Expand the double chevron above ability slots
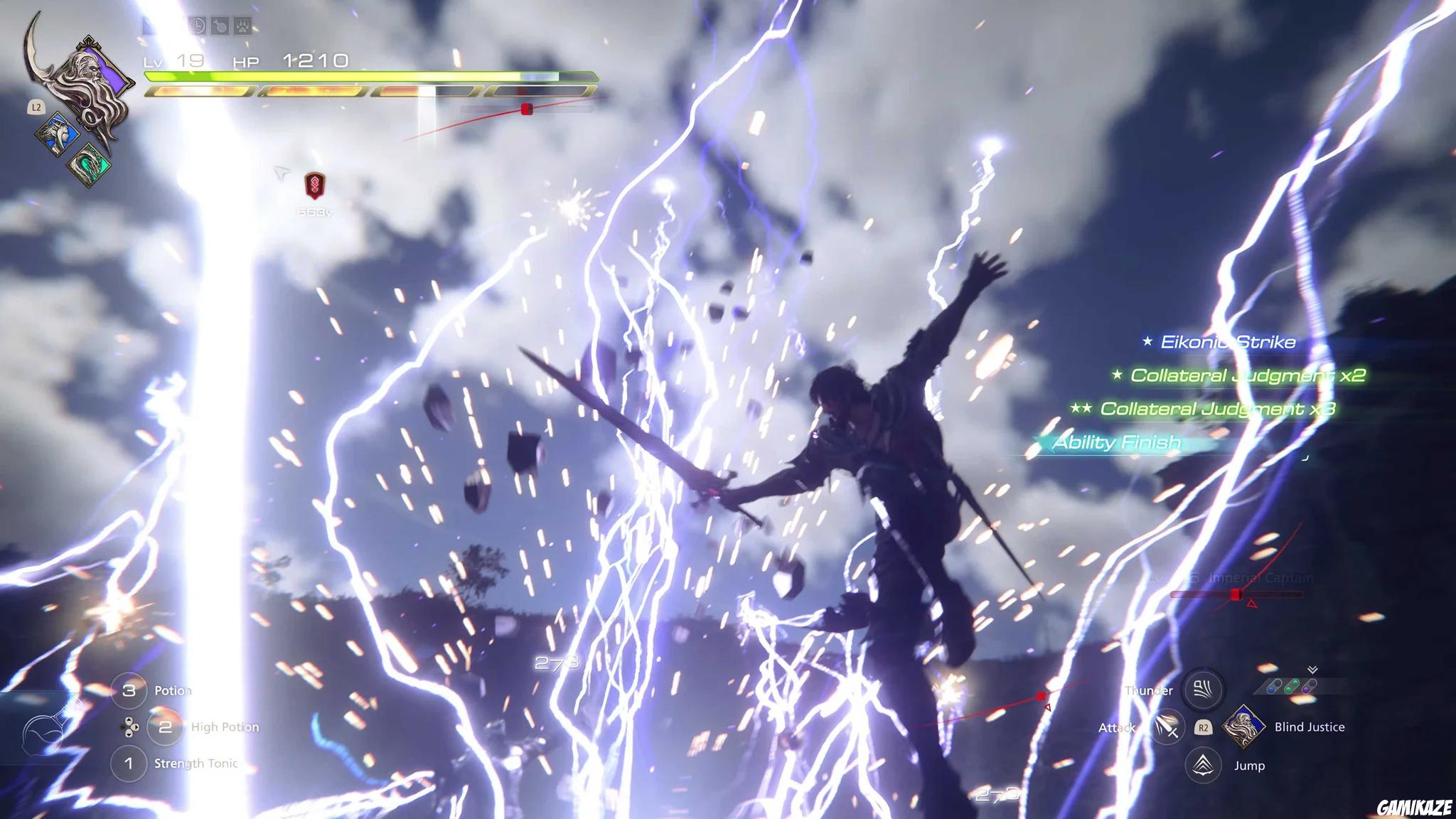Viewport: 1456px width, 819px height. coord(1312,670)
